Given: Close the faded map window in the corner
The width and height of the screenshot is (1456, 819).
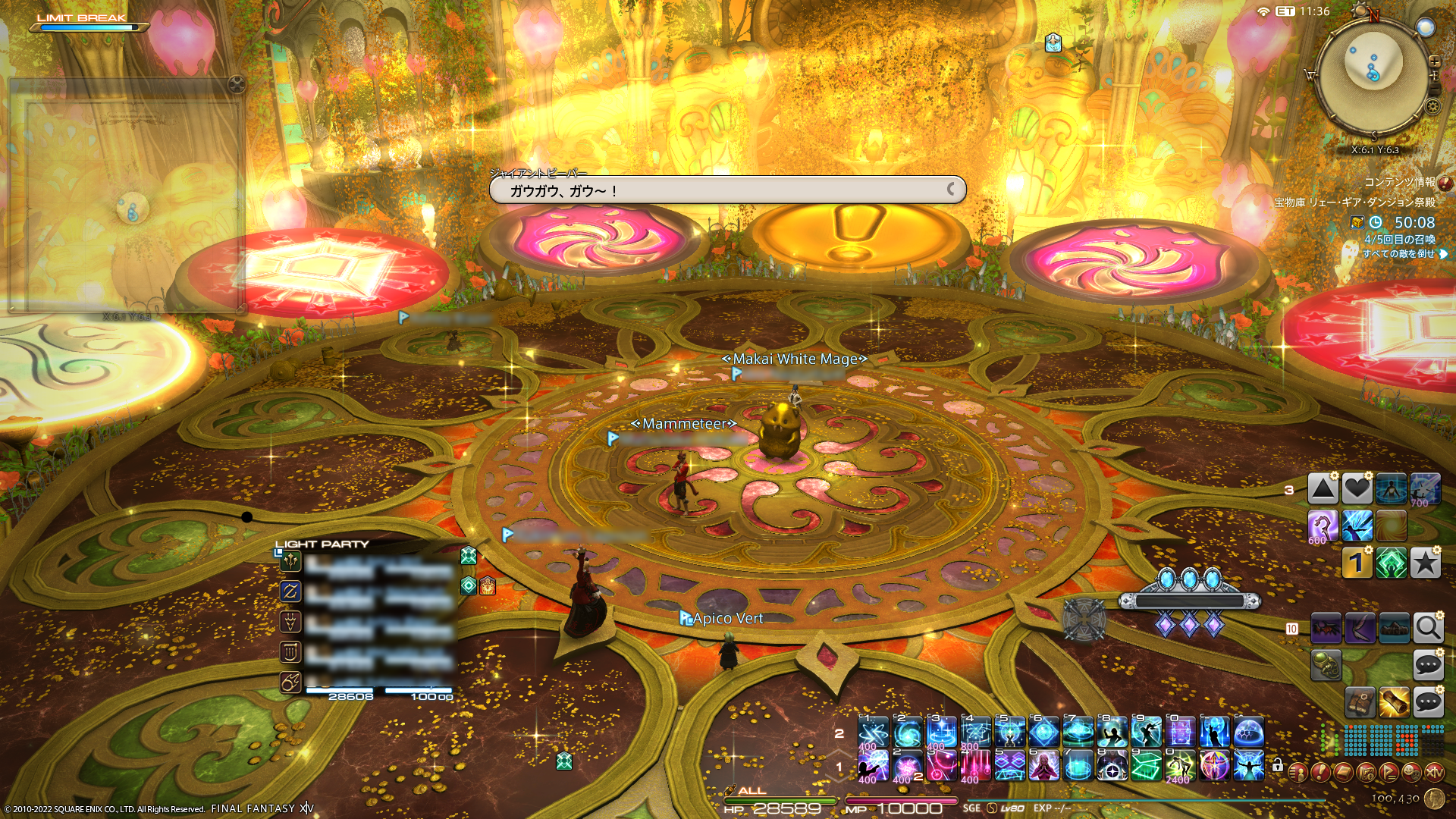Looking at the screenshot, I should pos(237,84).
